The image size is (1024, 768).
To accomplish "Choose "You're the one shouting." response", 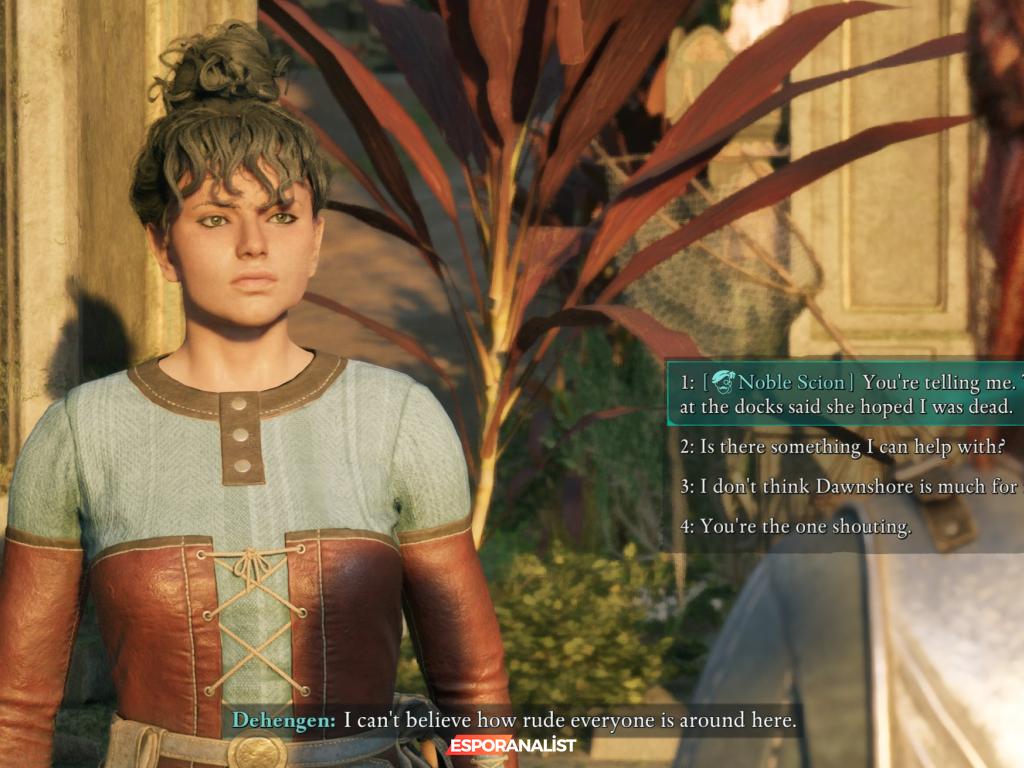I will [x=796, y=527].
